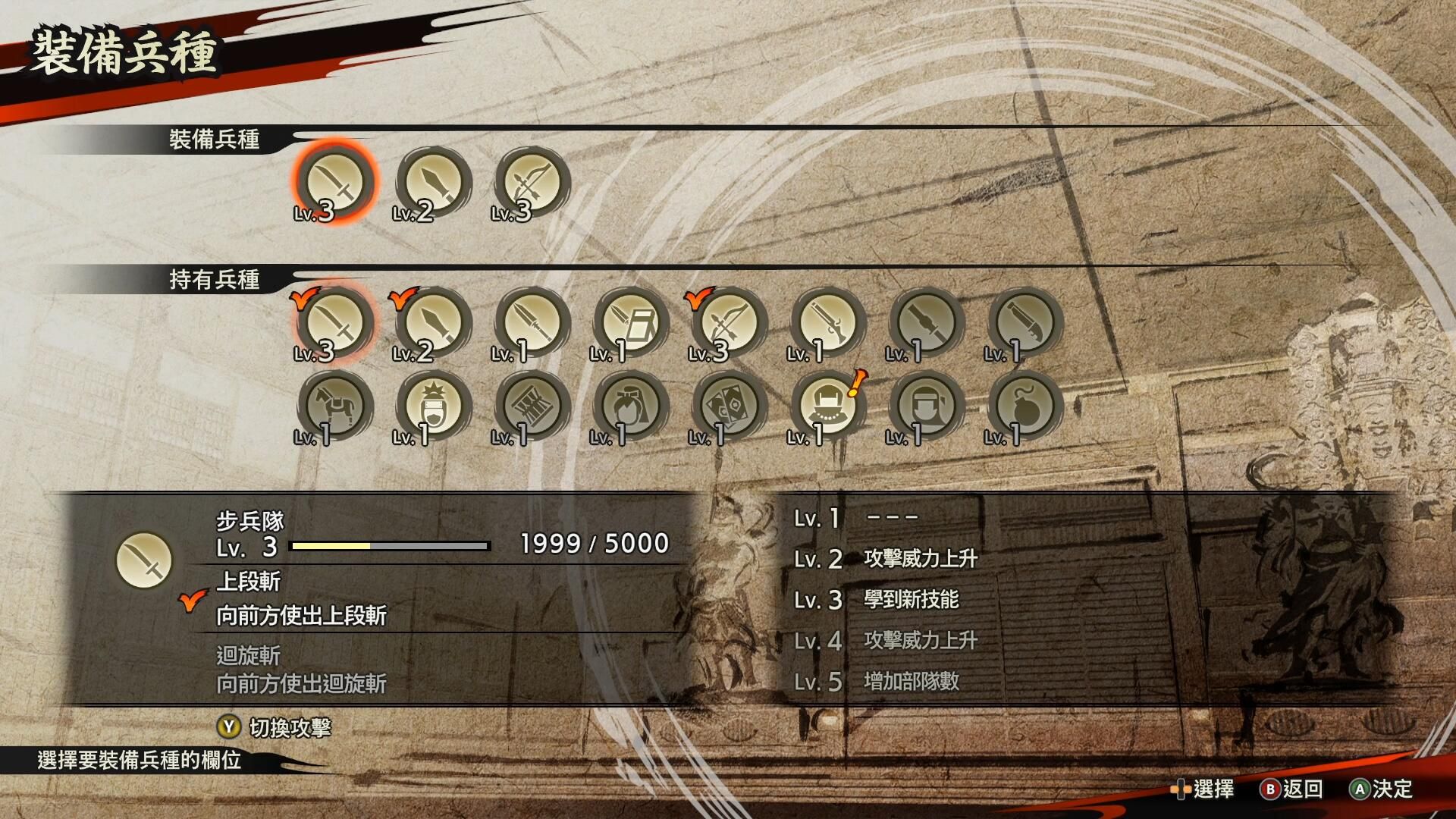The width and height of the screenshot is (1456, 819).
Task: Select the armored warrior icon with exclamation mark
Action: (x=827, y=406)
